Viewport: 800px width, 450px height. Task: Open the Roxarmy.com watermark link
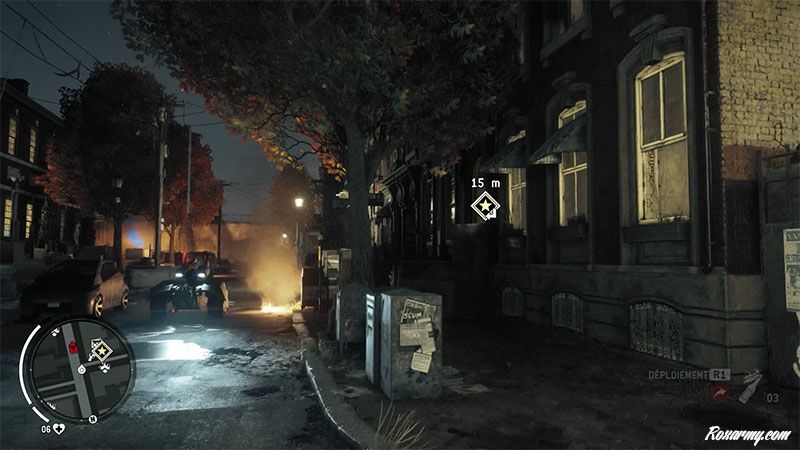coord(747,435)
